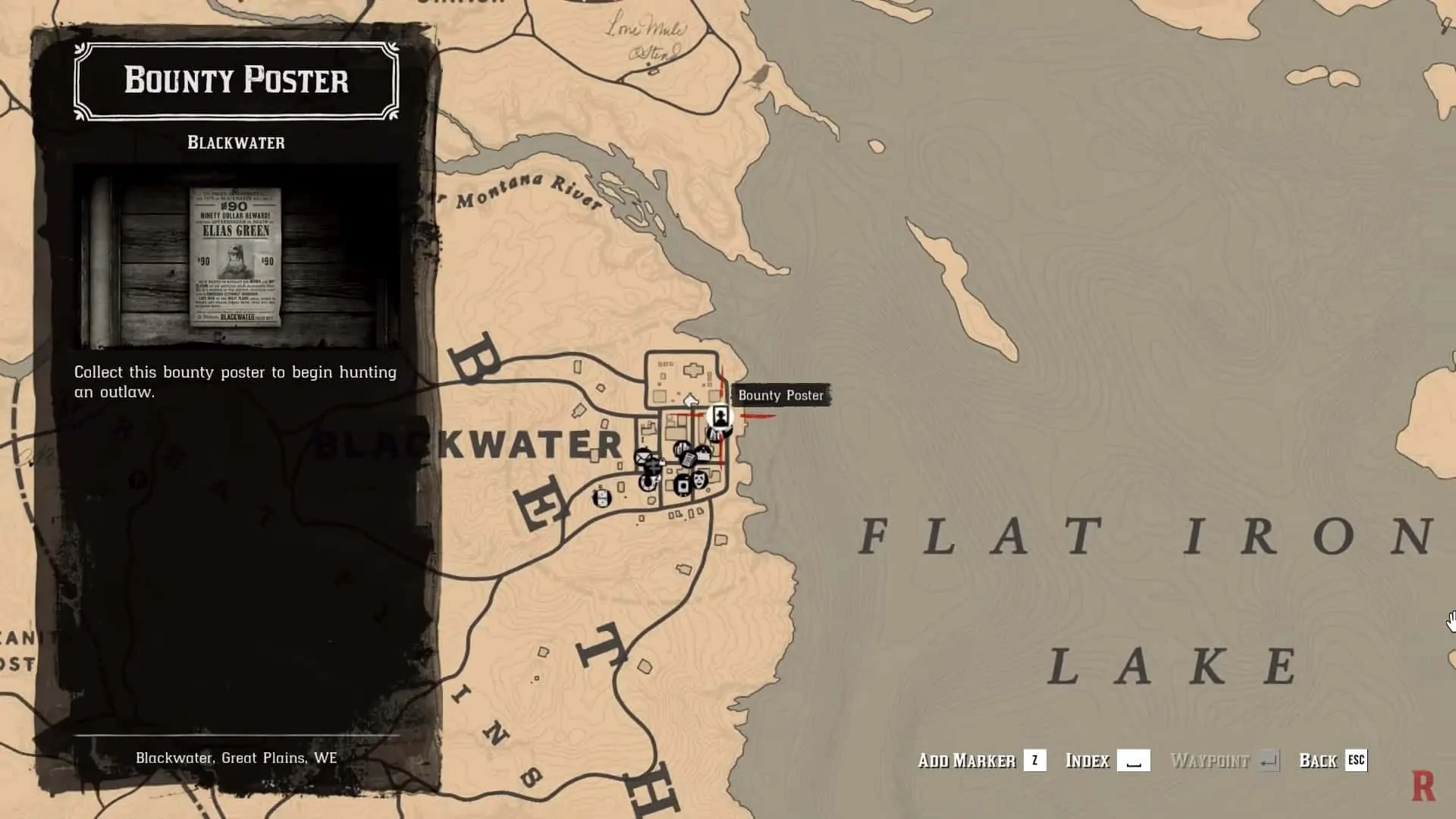Select the photo studio marker in Blackwater
The height and width of the screenshot is (819, 1456).
(x=682, y=485)
